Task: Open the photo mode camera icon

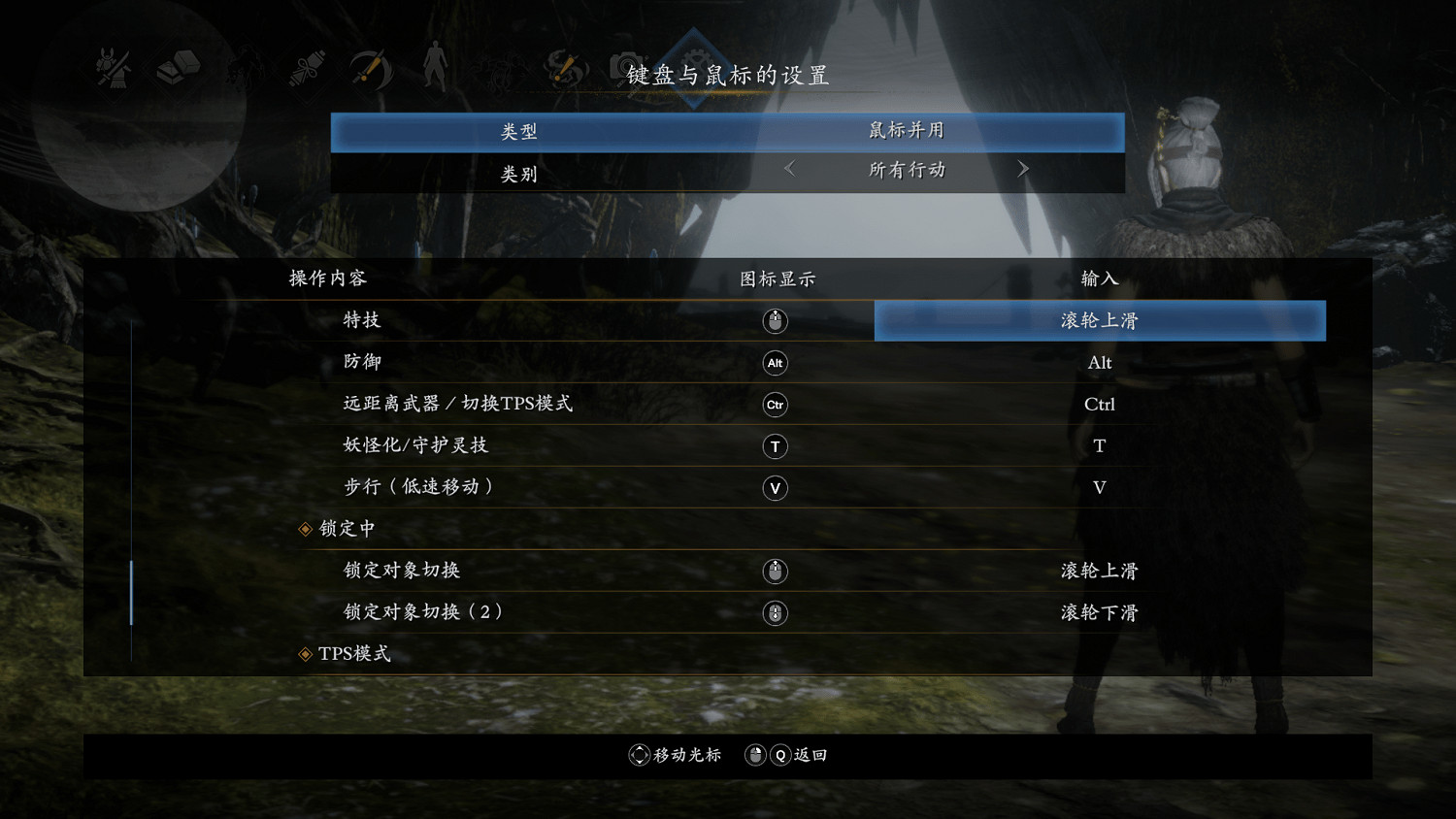Action: (x=629, y=68)
